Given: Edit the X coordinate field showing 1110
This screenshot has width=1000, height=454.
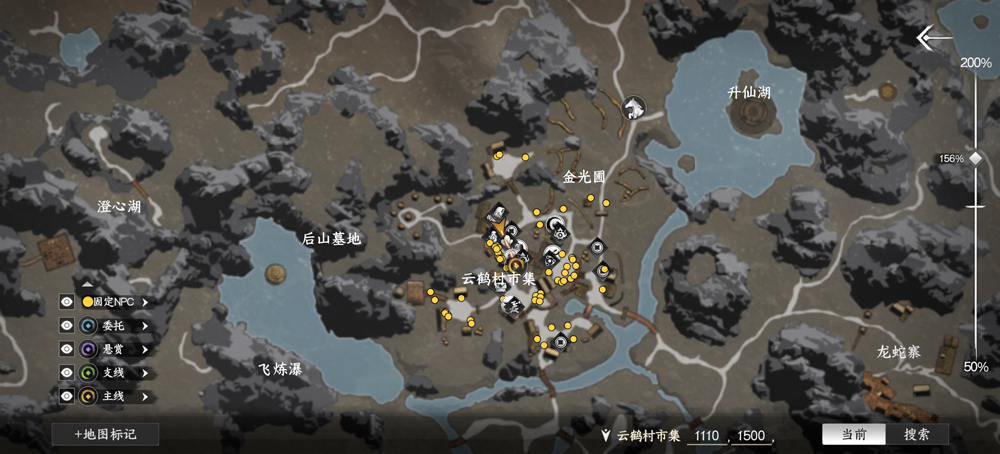Looking at the screenshot, I should click(708, 435).
